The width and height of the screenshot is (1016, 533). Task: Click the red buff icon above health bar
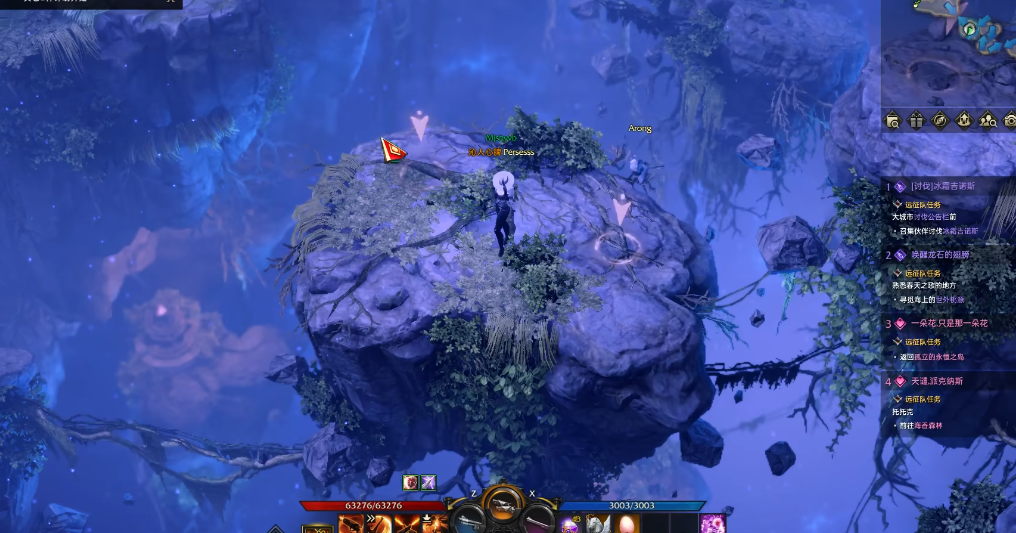coord(410,483)
